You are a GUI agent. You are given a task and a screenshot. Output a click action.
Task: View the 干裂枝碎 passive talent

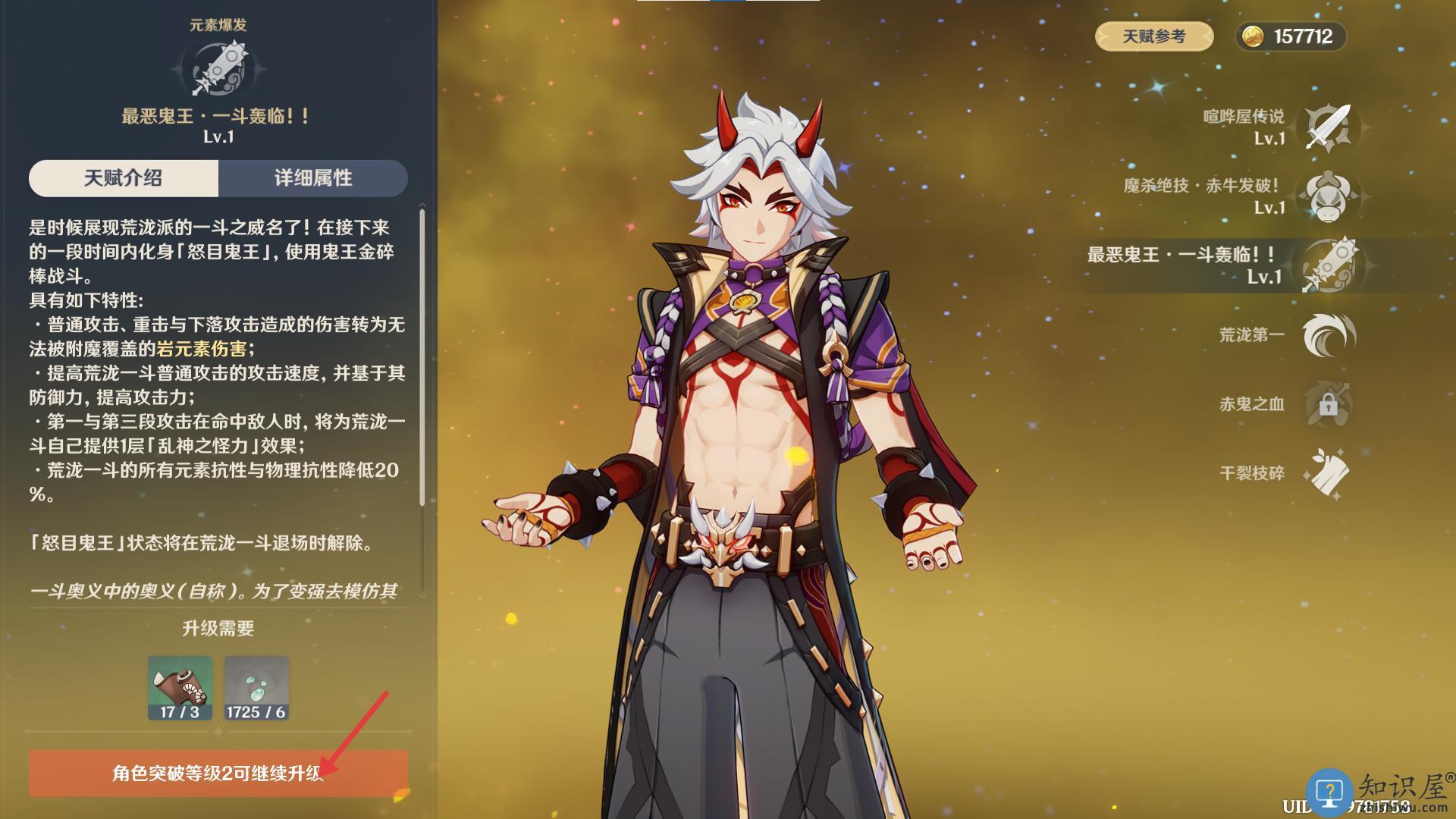1327,473
